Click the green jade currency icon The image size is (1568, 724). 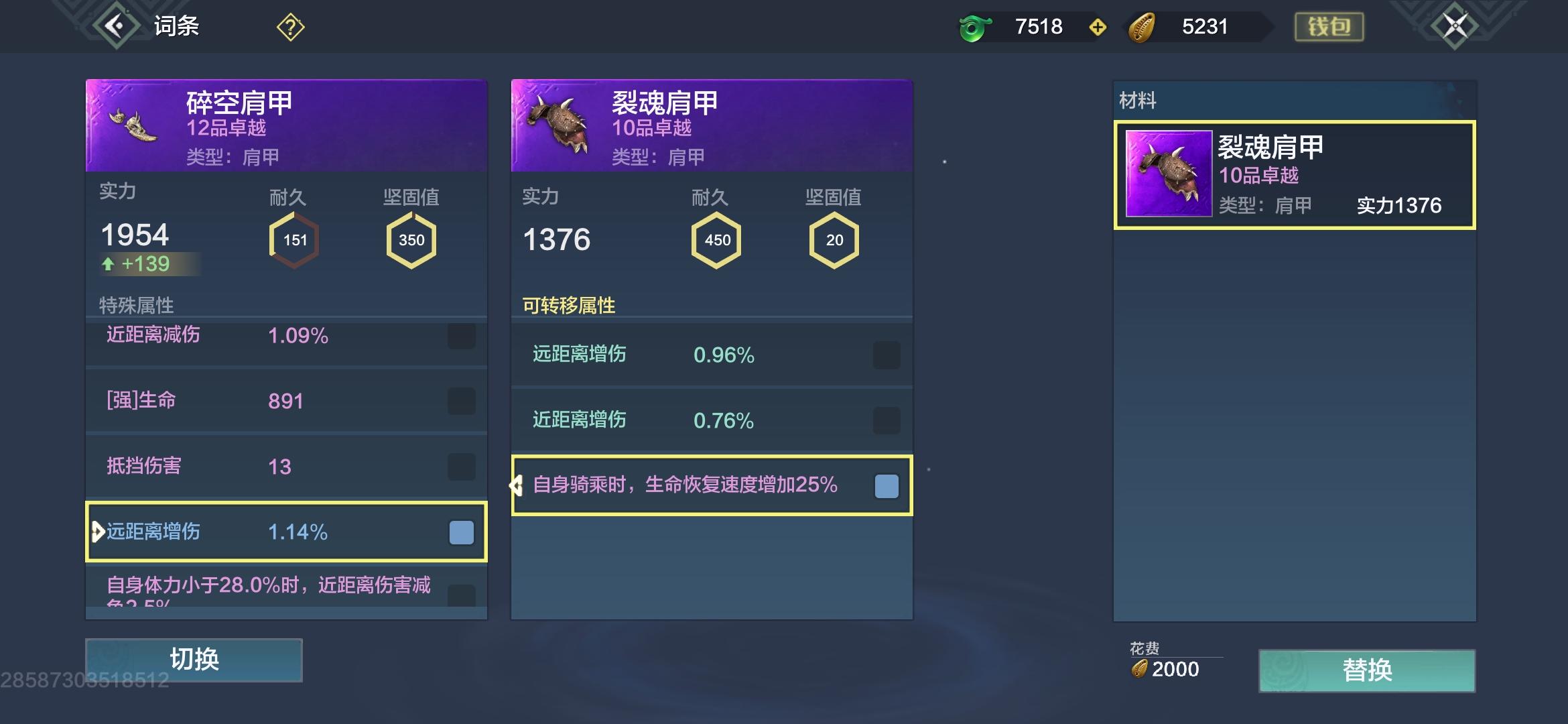point(973,27)
